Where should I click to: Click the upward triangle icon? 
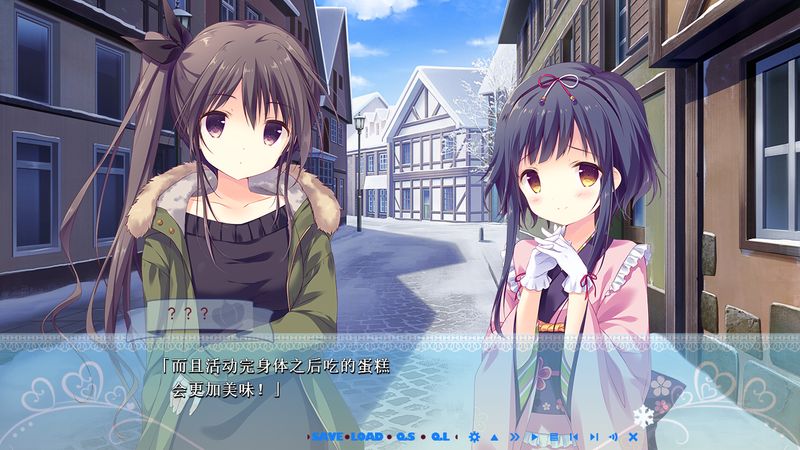tap(494, 437)
